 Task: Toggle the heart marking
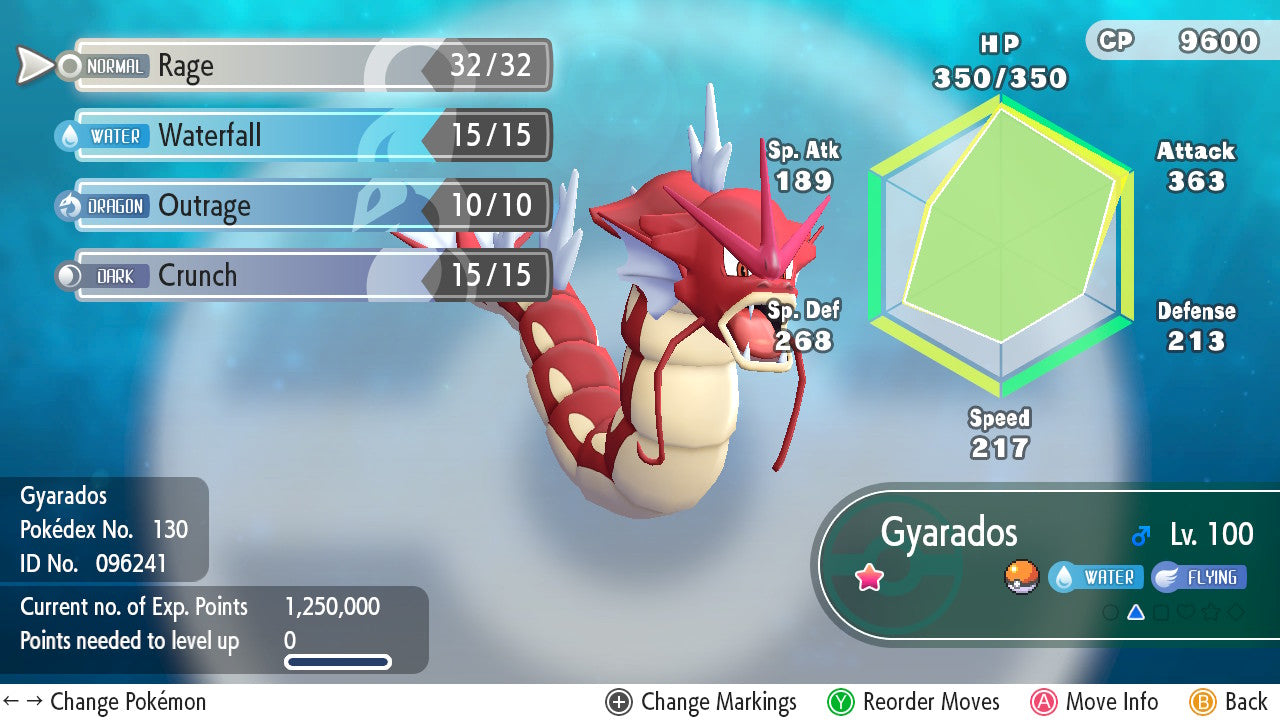click(1186, 612)
